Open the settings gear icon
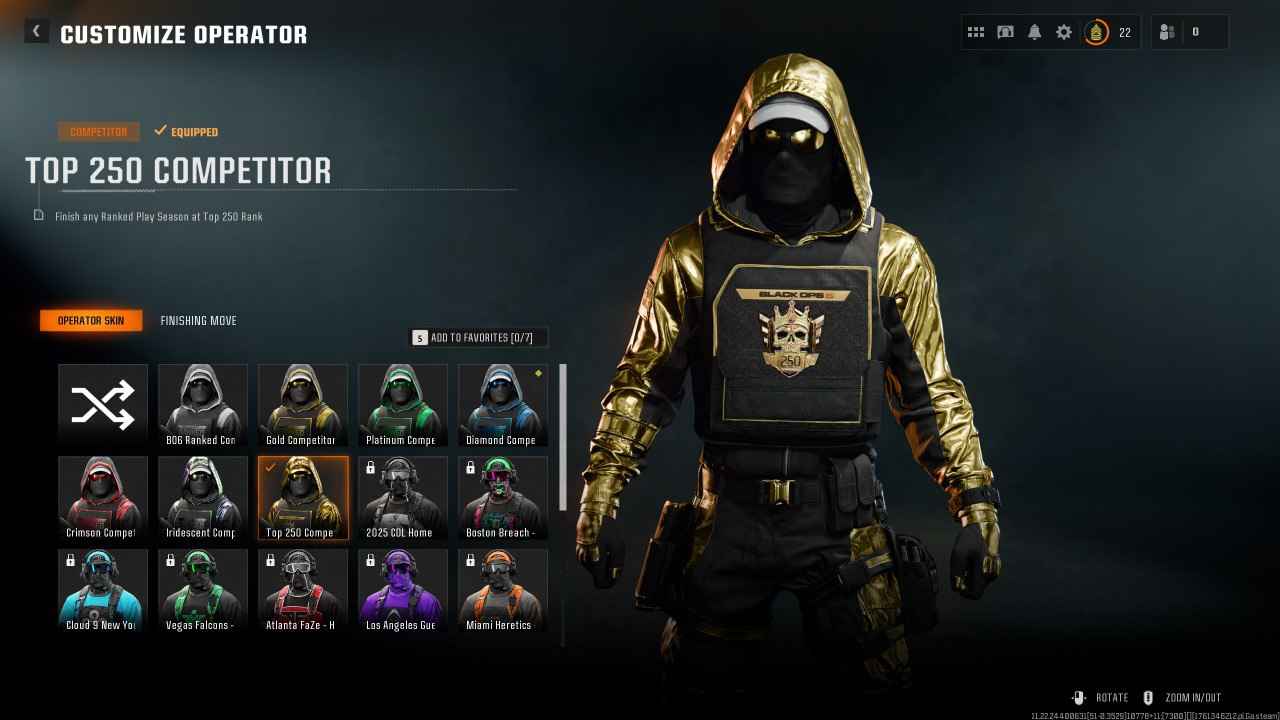The image size is (1280, 720). [1063, 31]
